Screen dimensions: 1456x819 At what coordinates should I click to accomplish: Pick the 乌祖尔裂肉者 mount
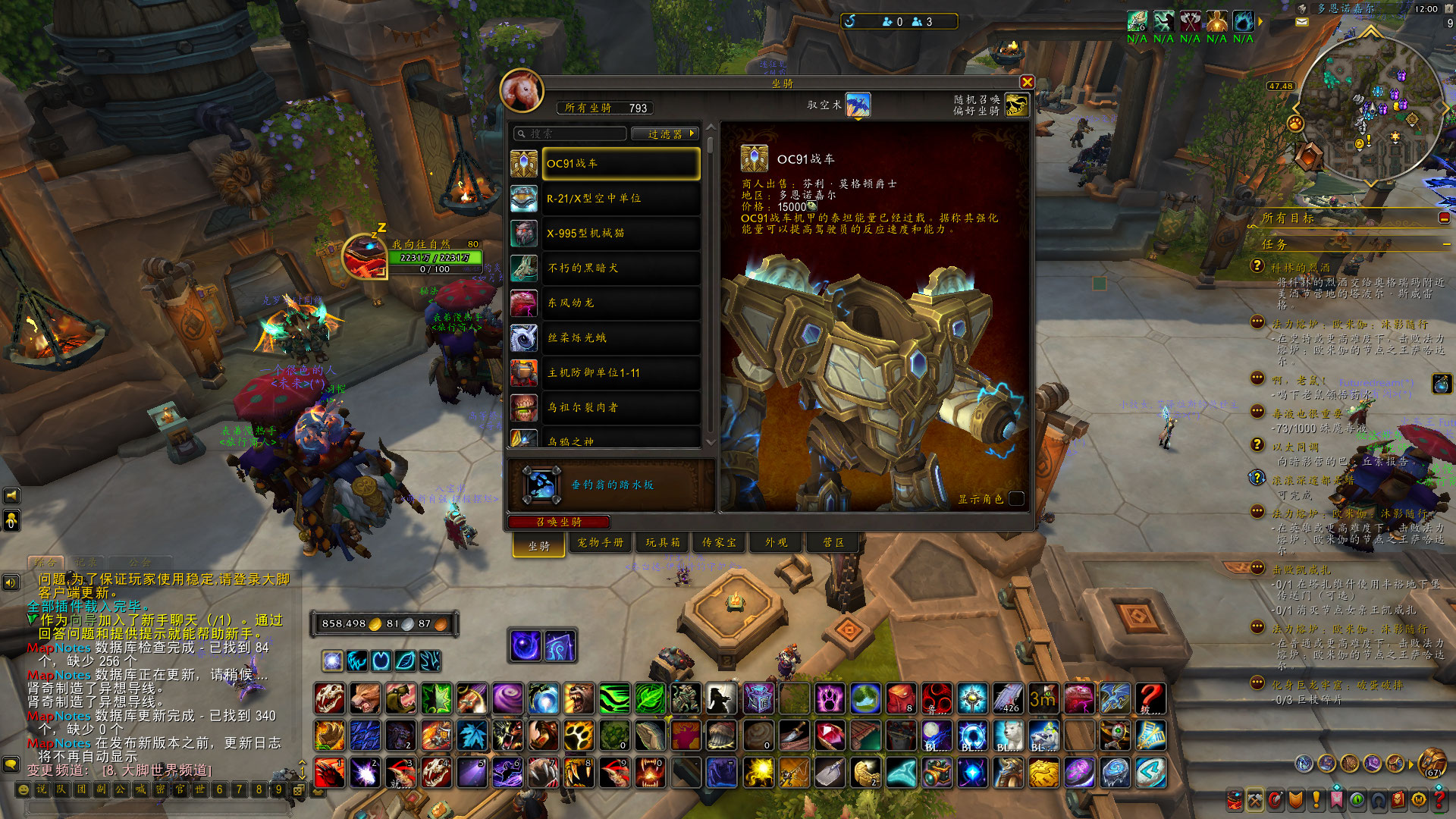(620, 408)
